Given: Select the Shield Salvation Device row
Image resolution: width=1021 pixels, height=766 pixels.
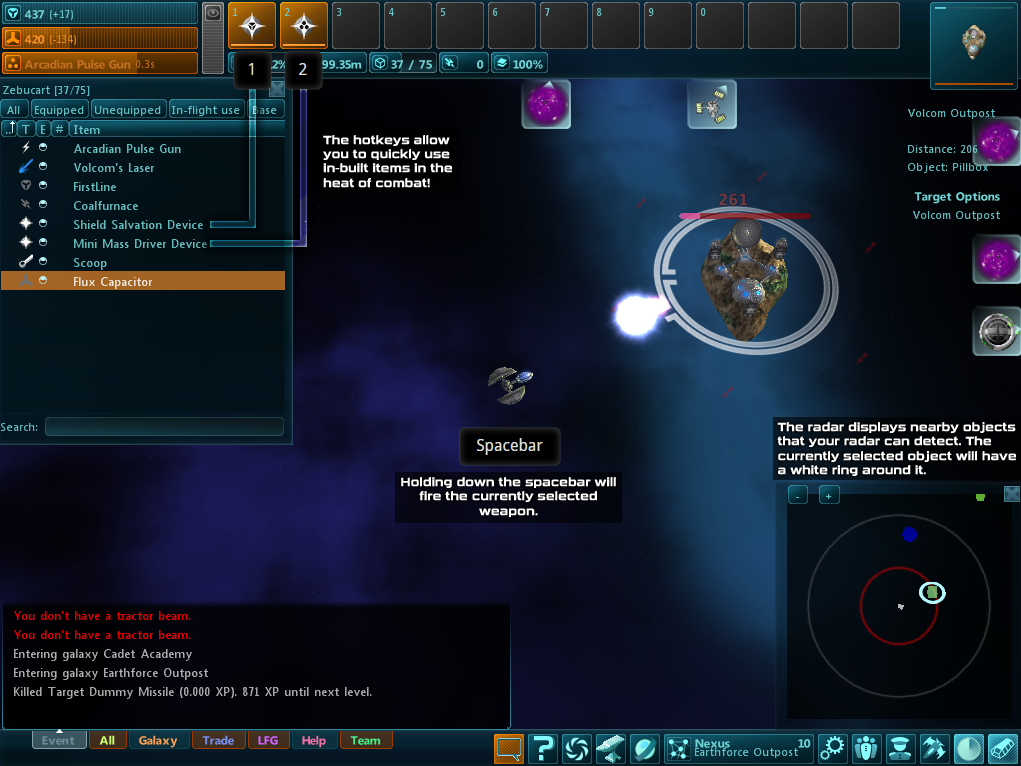Looking at the screenshot, I should [138, 225].
